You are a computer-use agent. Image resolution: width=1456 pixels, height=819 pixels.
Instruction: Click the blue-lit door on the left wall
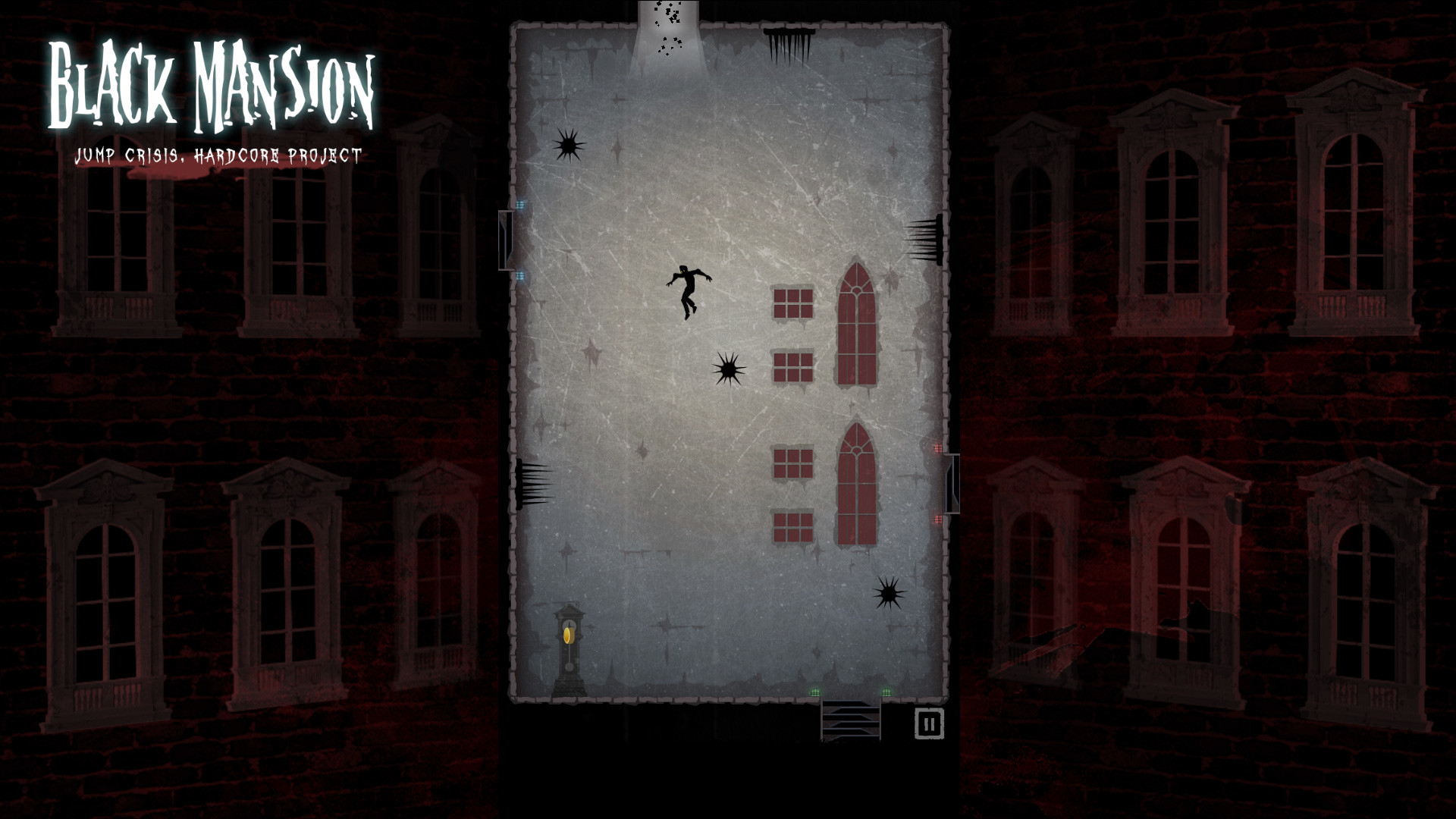click(x=507, y=241)
